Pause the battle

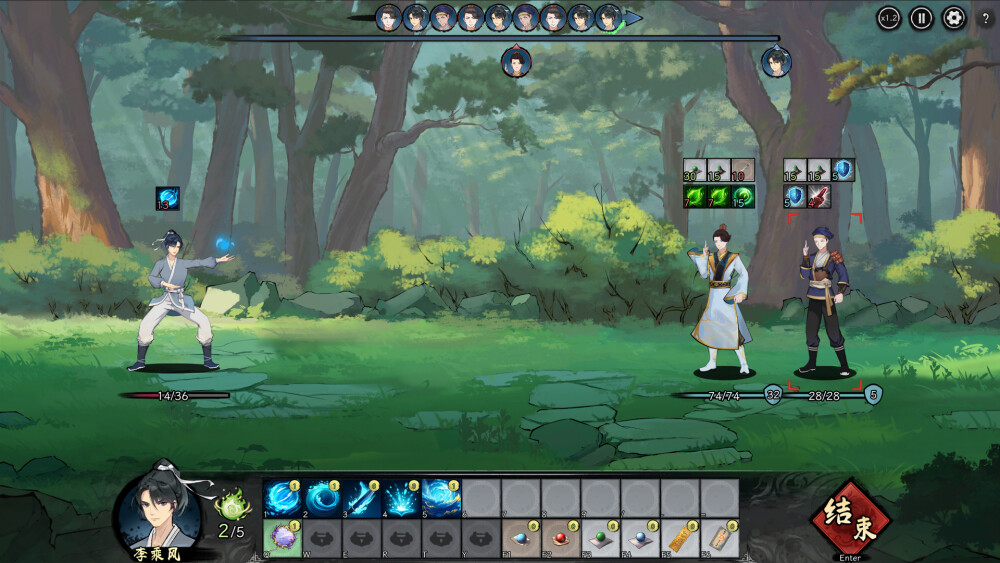point(921,18)
